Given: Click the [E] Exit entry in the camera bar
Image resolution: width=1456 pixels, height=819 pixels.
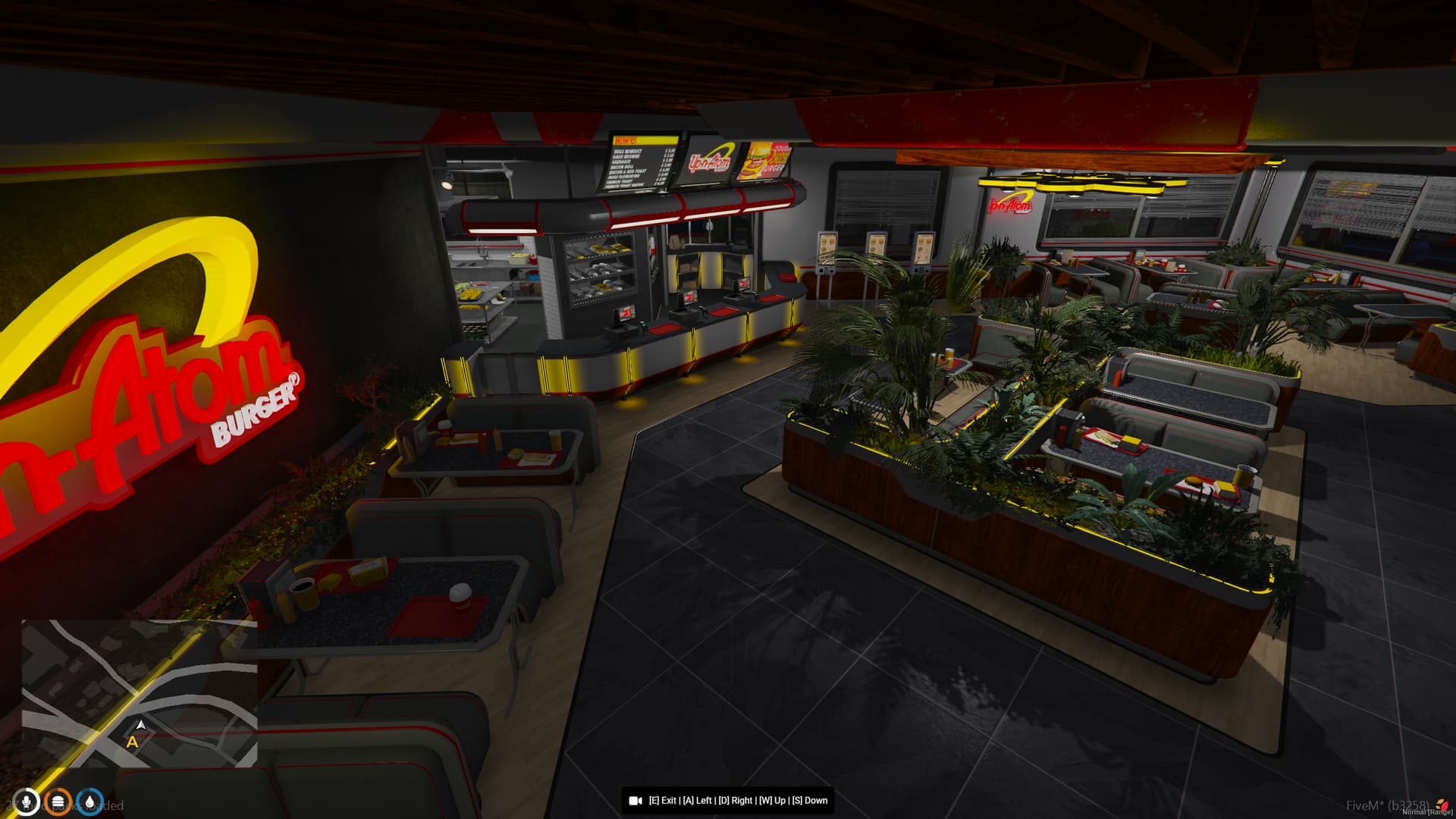Looking at the screenshot, I should 662,800.
